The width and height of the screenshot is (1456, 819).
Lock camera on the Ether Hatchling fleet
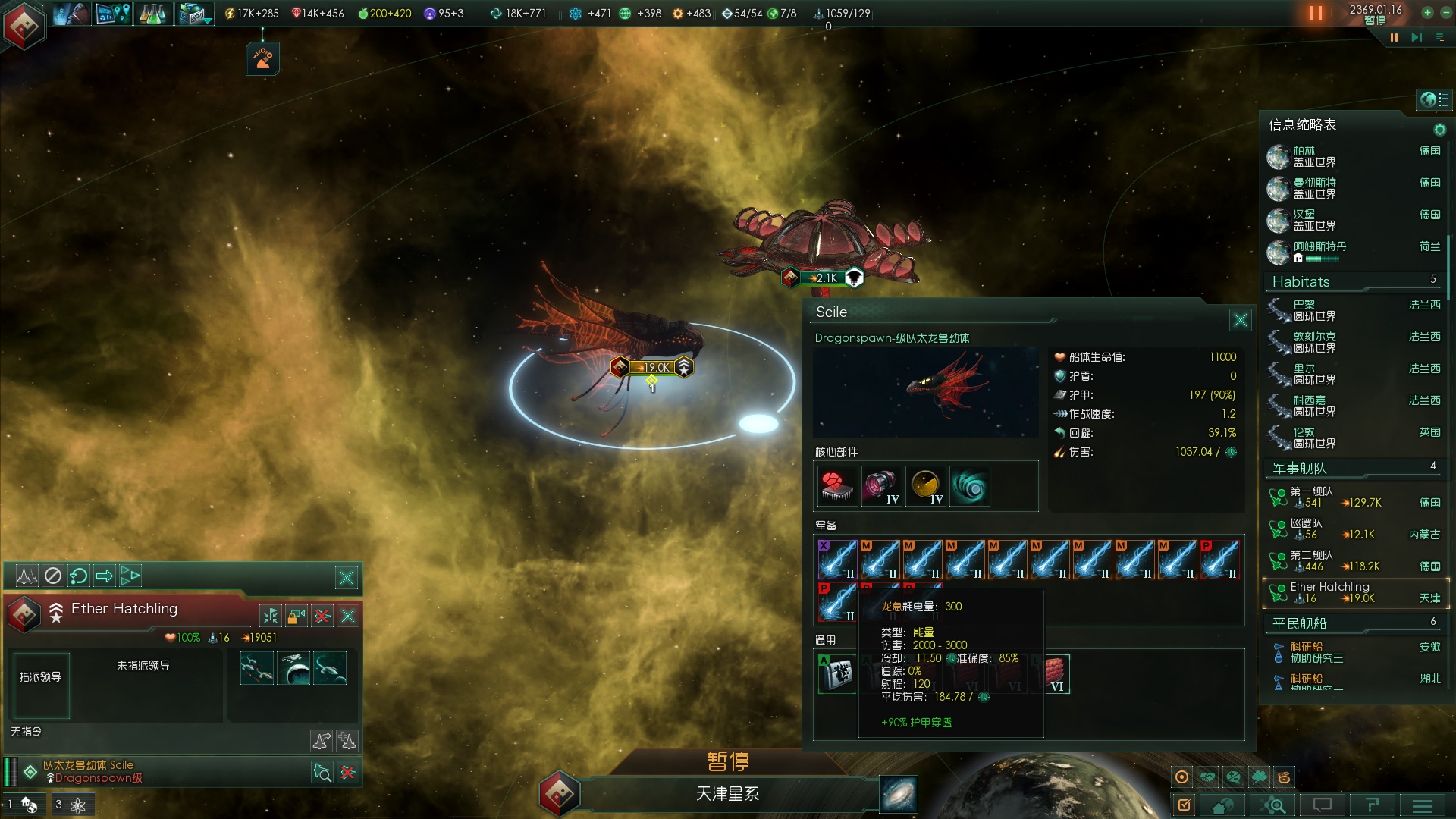(297, 616)
